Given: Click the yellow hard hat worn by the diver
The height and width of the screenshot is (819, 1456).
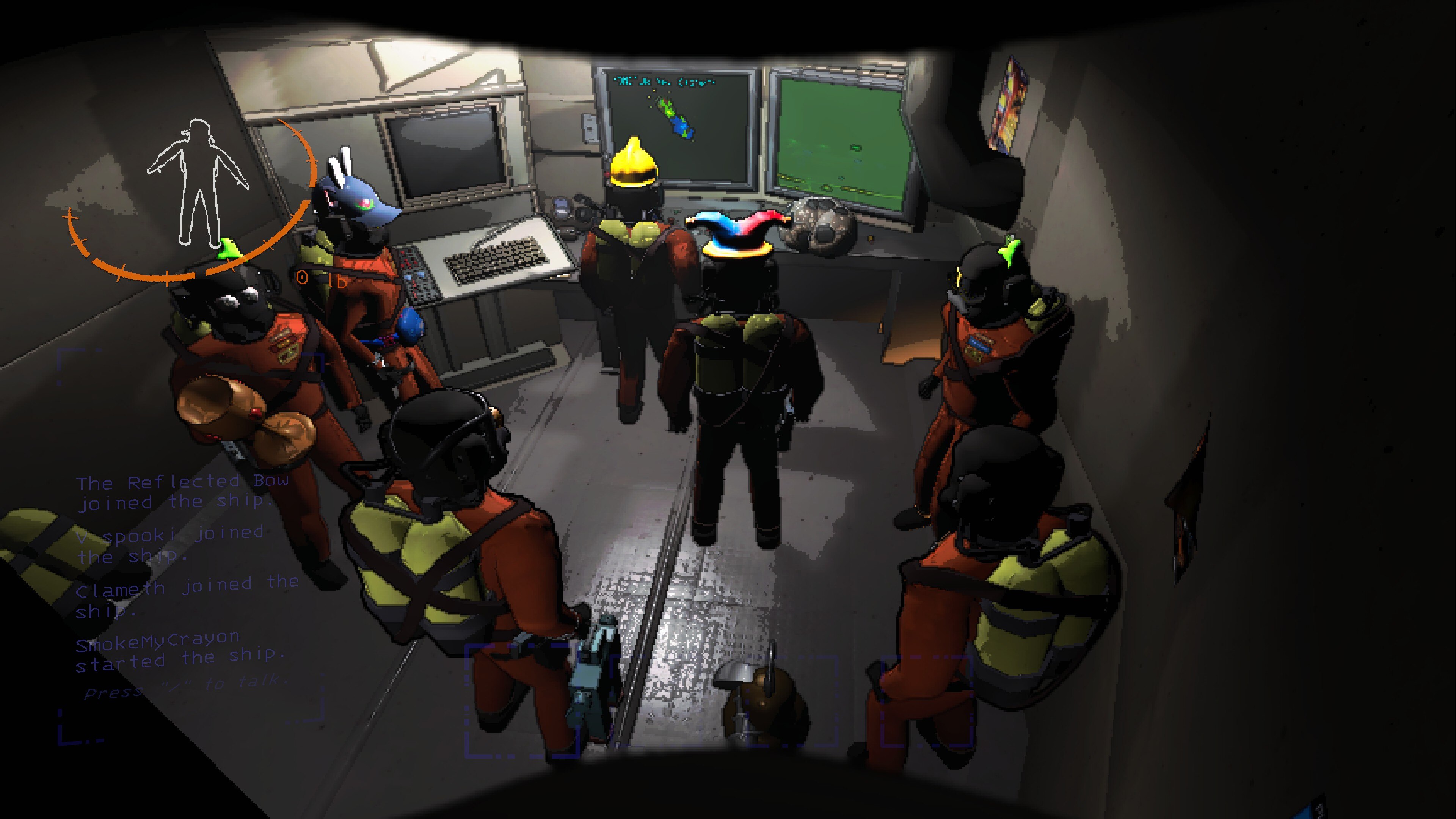Looking at the screenshot, I should 633,164.
